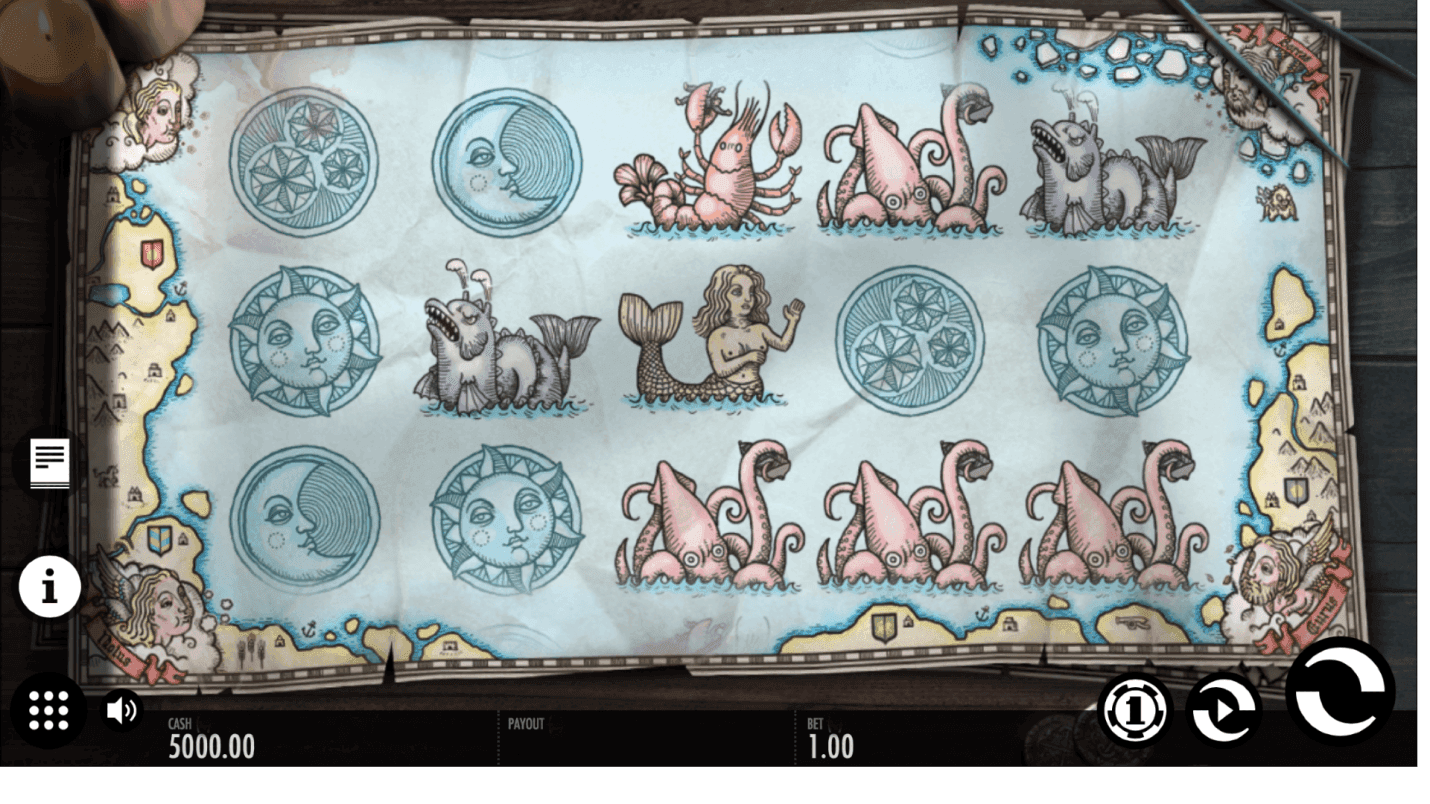Open the paytable via the document icon

click(49, 462)
